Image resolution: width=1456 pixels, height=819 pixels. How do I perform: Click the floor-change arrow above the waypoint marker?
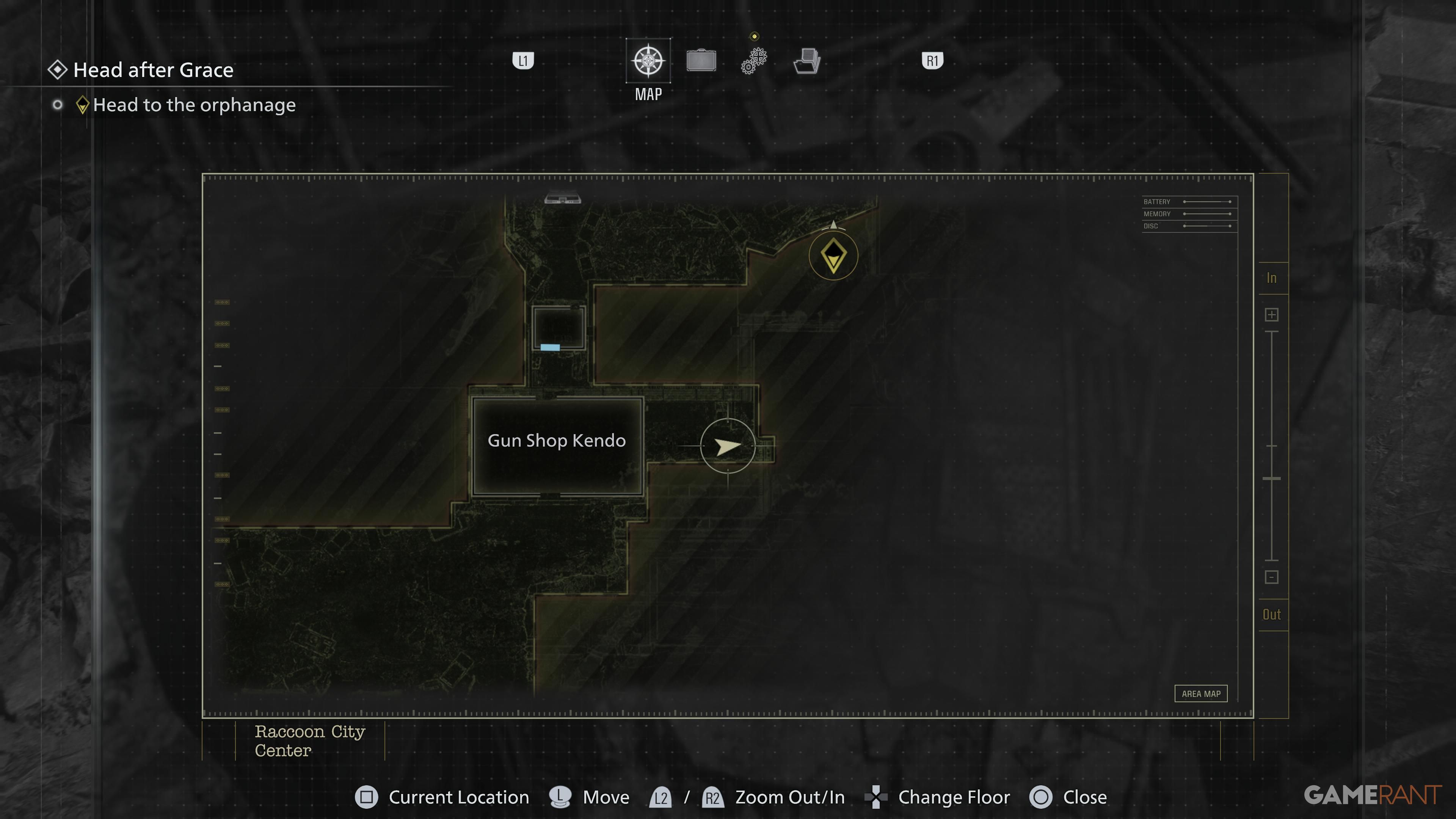(x=833, y=226)
